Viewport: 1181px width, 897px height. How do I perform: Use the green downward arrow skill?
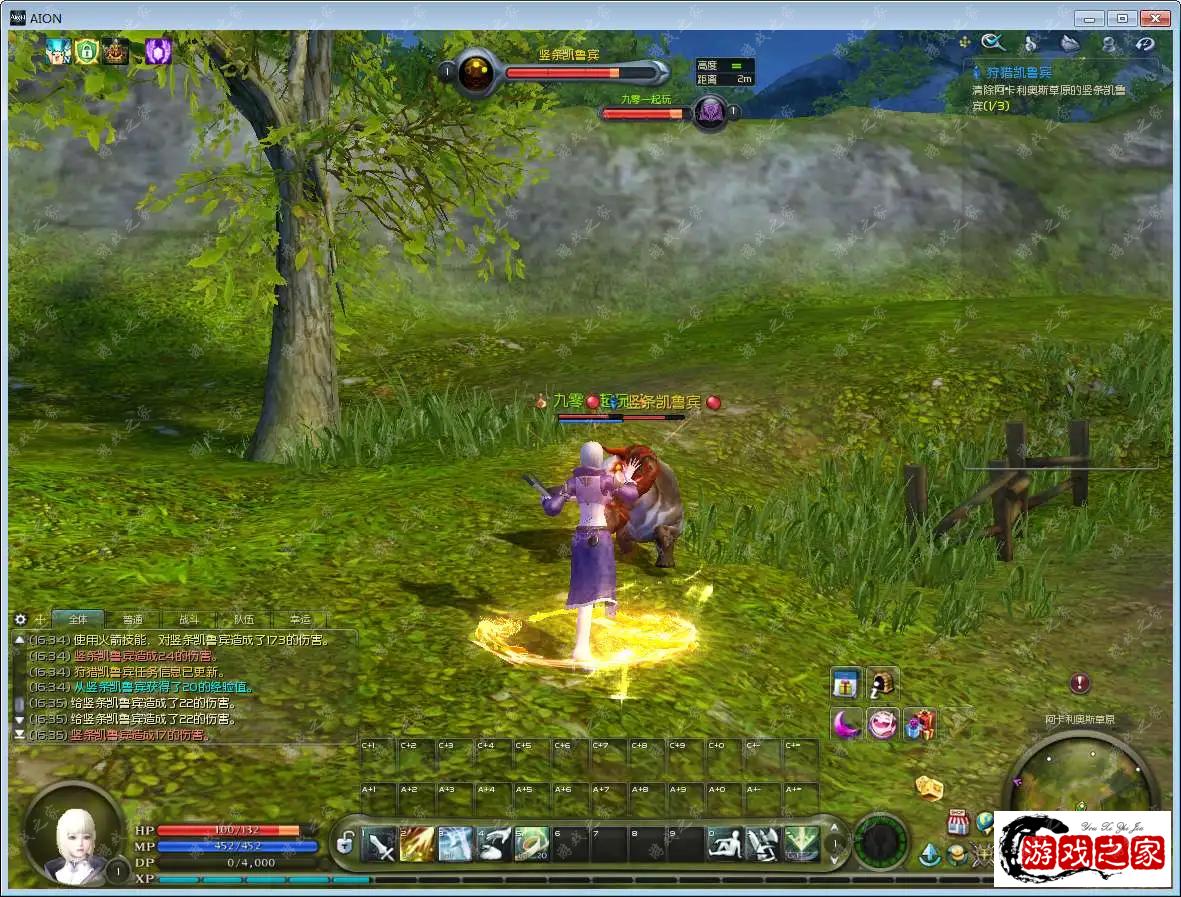click(x=802, y=845)
